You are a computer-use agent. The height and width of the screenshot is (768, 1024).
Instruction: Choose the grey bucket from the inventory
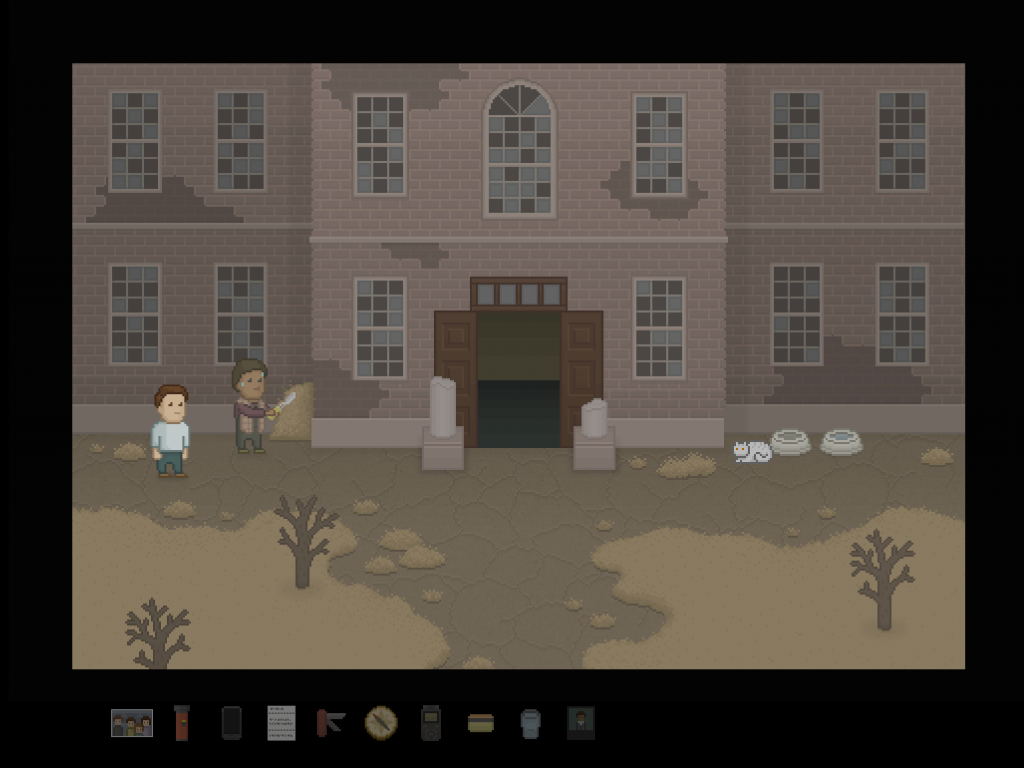coord(531,723)
